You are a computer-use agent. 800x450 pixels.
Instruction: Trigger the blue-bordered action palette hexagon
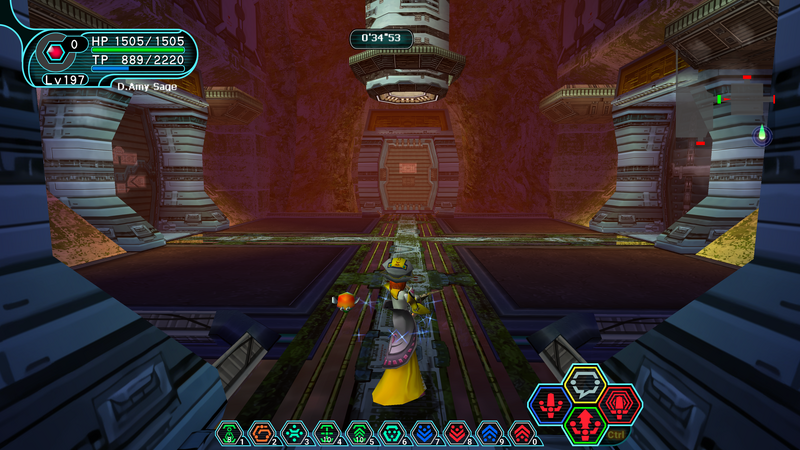[x=550, y=404]
